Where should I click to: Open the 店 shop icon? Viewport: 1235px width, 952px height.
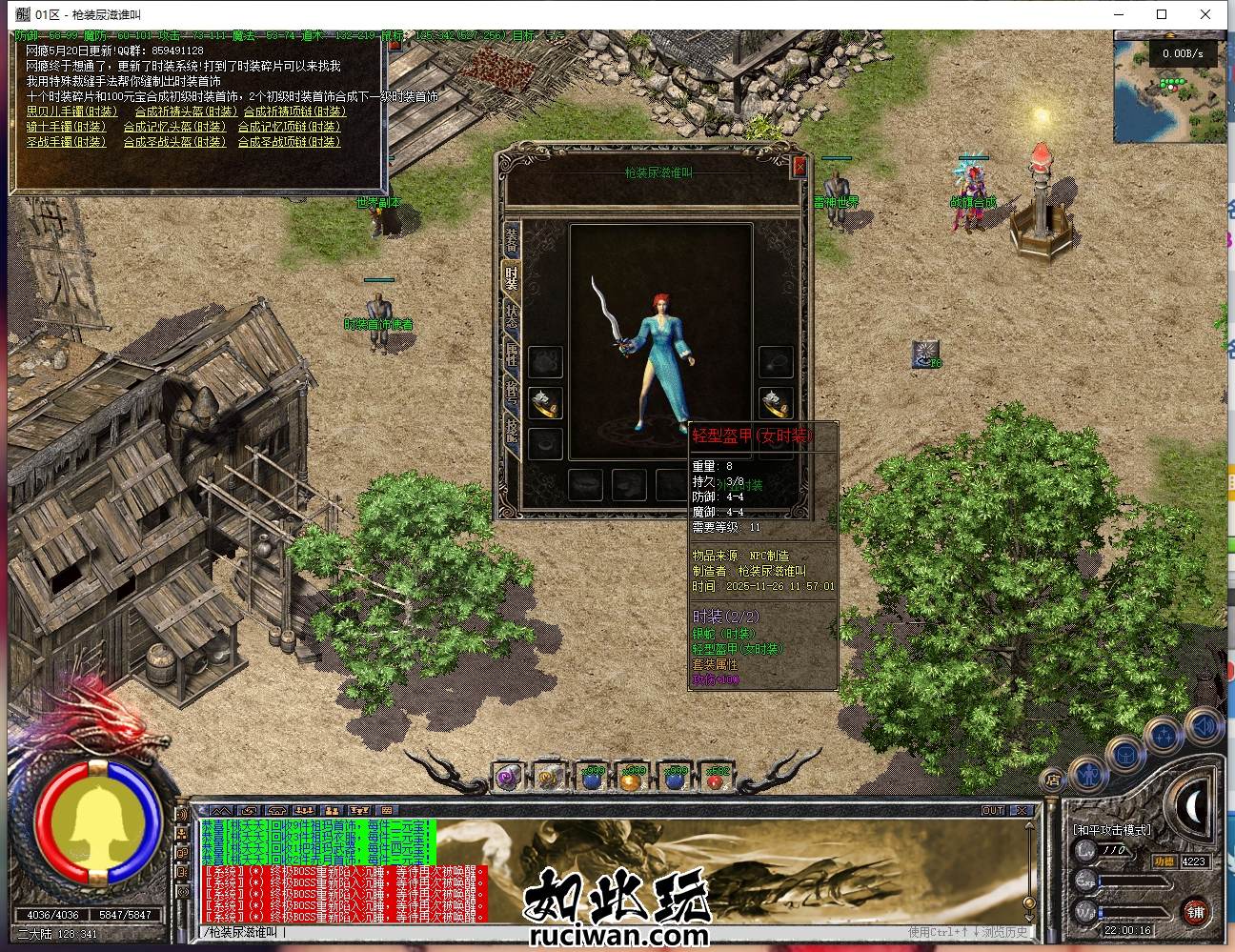[1053, 779]
